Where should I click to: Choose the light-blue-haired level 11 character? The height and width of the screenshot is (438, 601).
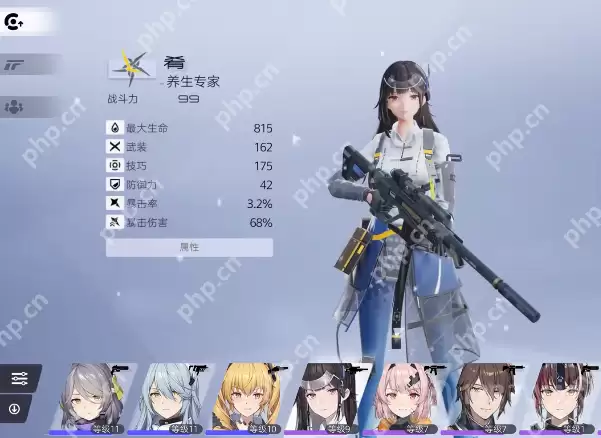170,399
